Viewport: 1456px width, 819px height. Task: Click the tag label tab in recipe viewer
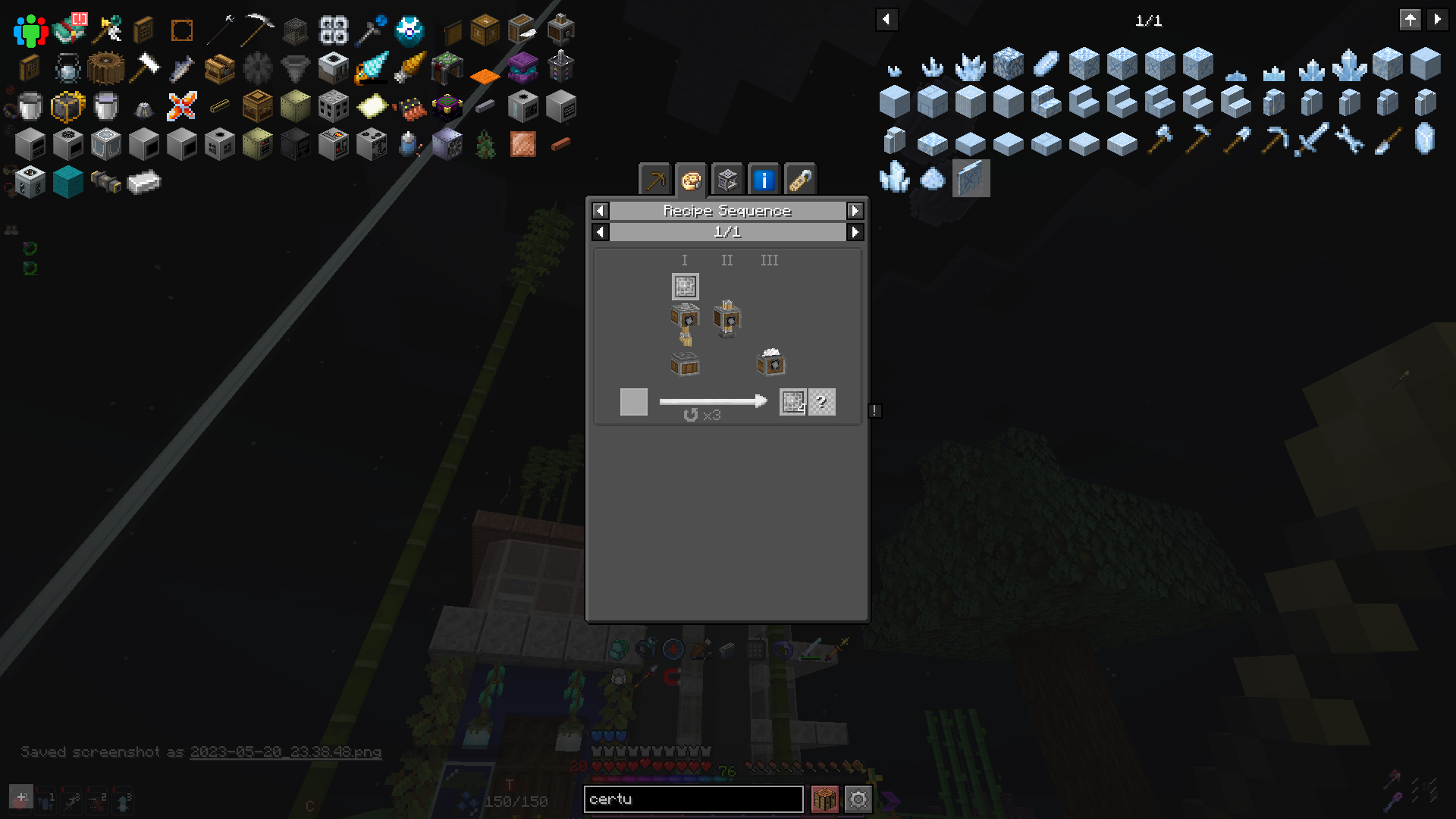(x=799, y=180)
